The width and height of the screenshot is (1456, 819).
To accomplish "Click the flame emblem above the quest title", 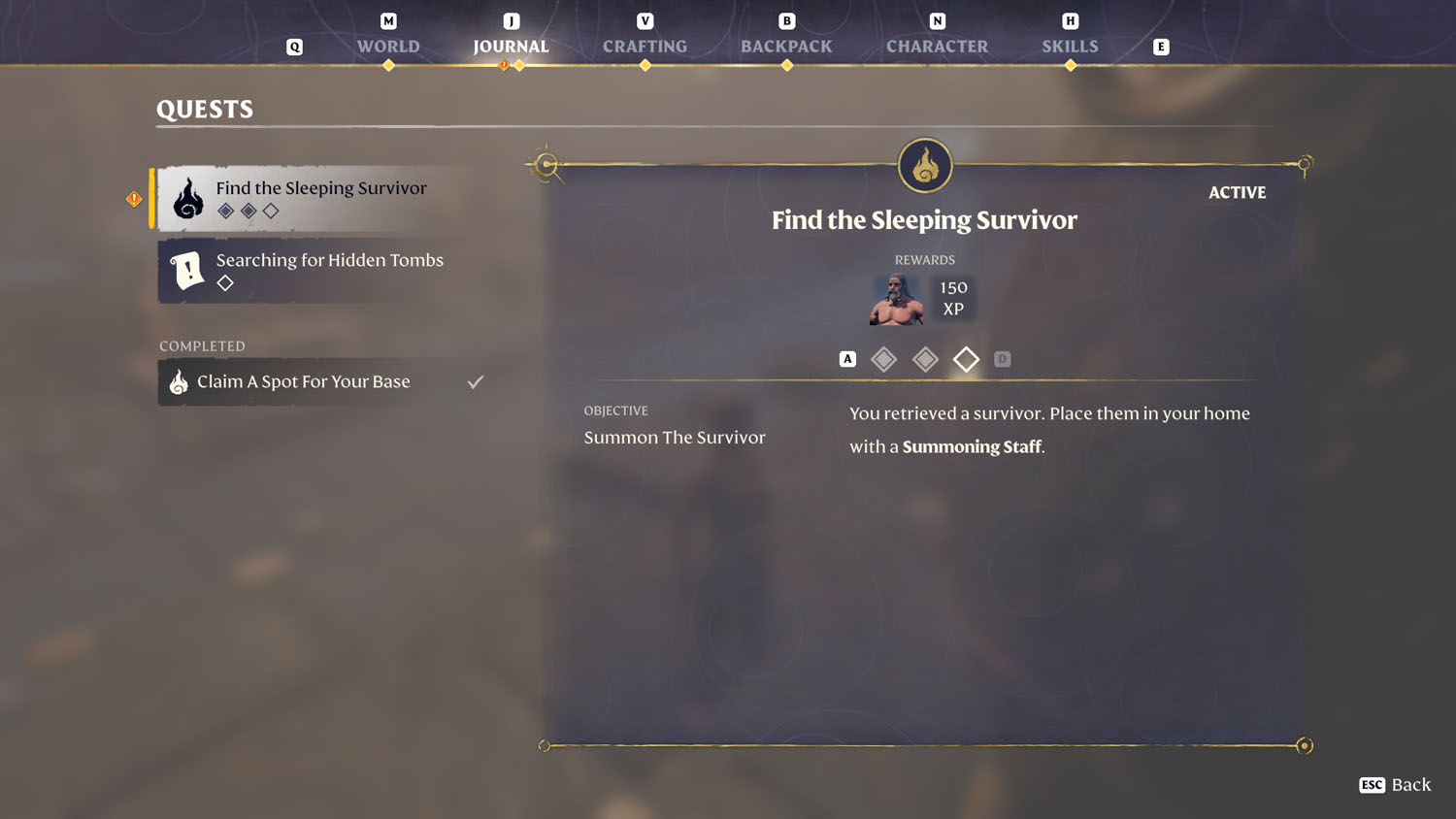I will point(924,166).
